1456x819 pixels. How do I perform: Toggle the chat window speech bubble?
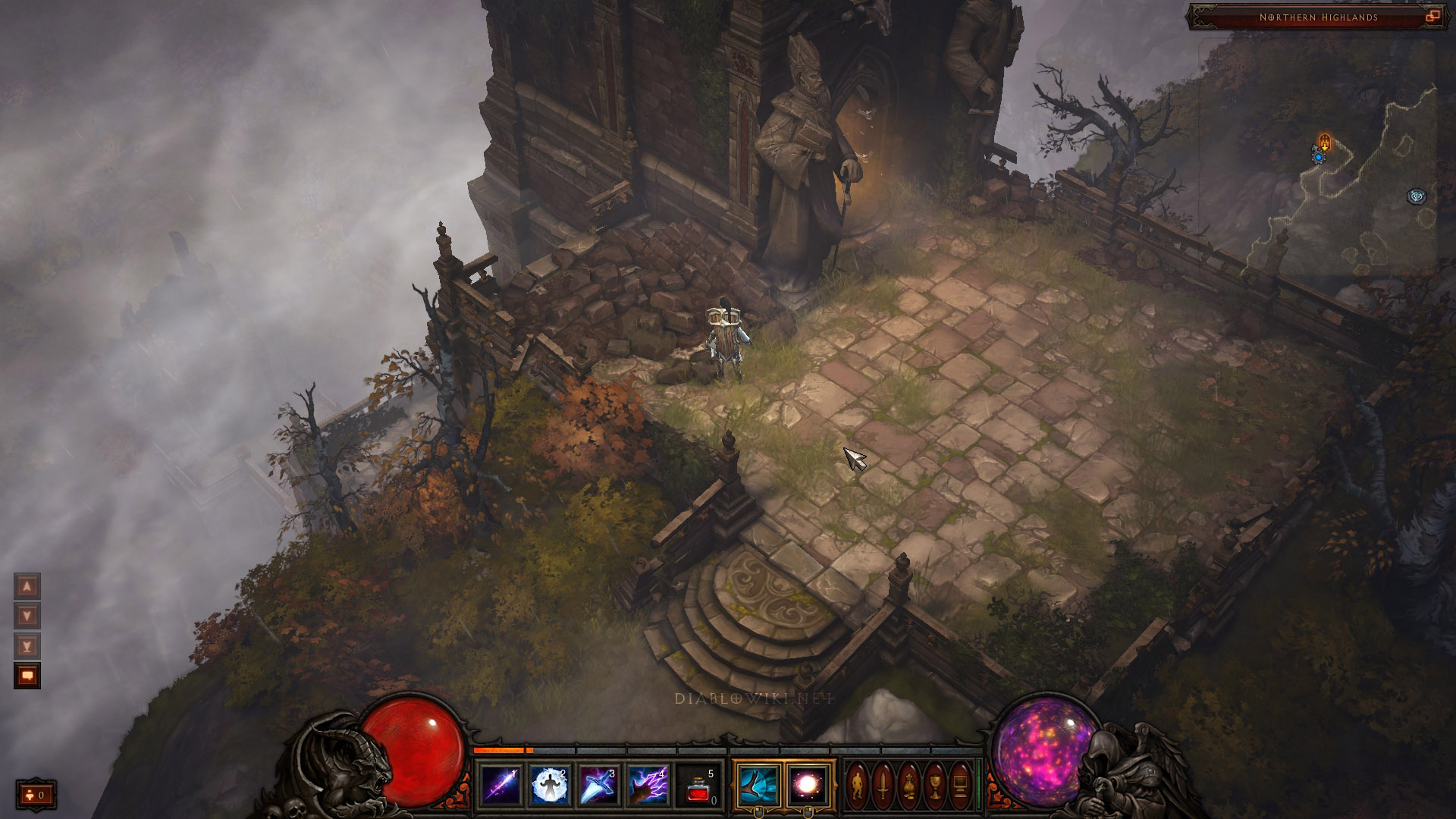(x=27, y=676)
